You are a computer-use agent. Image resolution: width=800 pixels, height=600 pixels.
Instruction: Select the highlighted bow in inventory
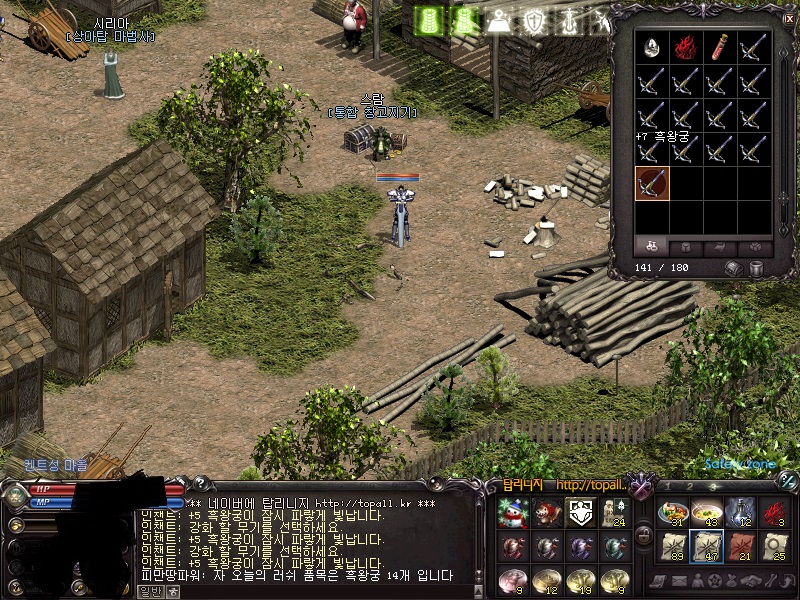651,184
